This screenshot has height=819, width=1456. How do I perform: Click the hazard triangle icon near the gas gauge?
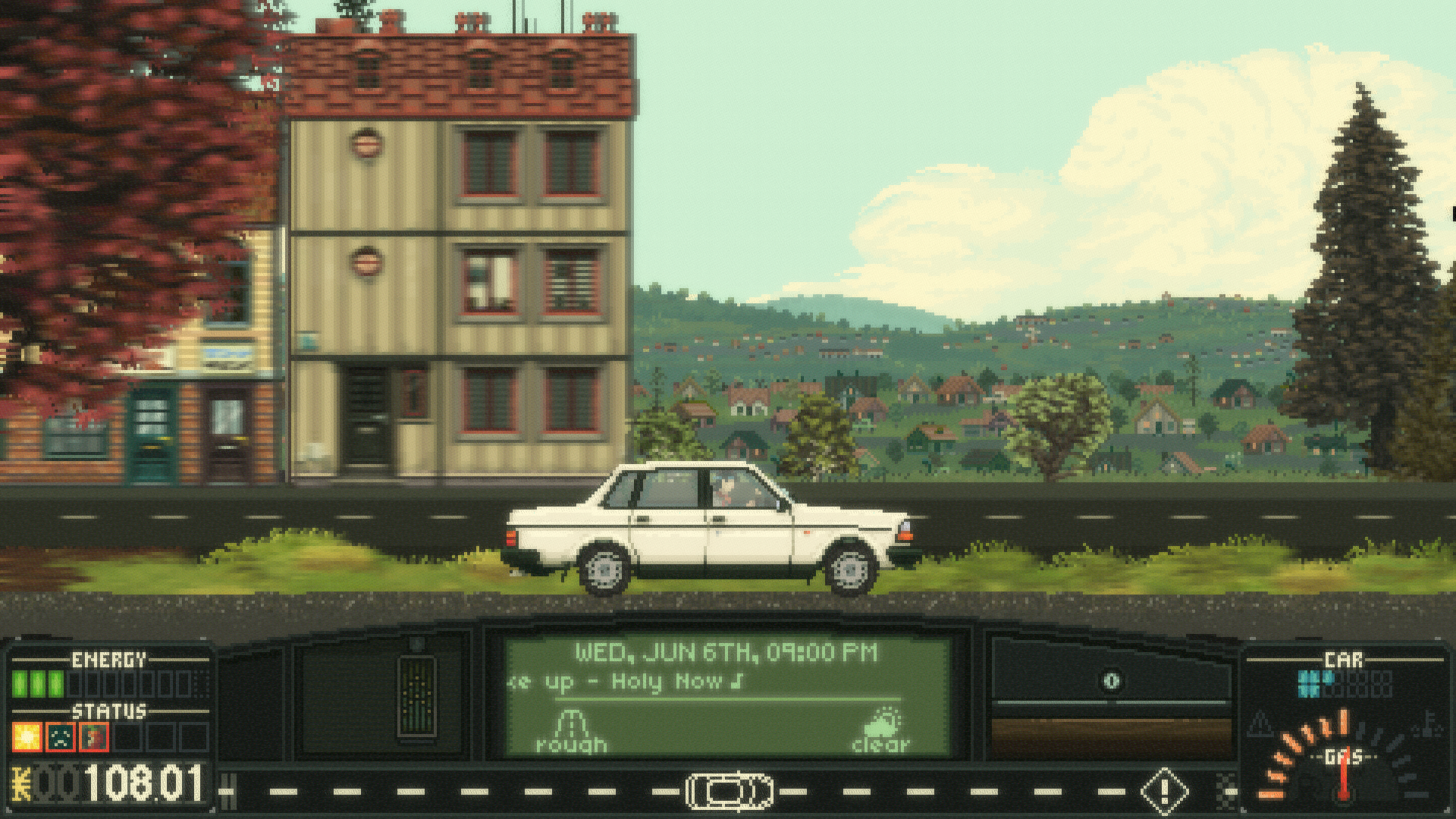1260,726
